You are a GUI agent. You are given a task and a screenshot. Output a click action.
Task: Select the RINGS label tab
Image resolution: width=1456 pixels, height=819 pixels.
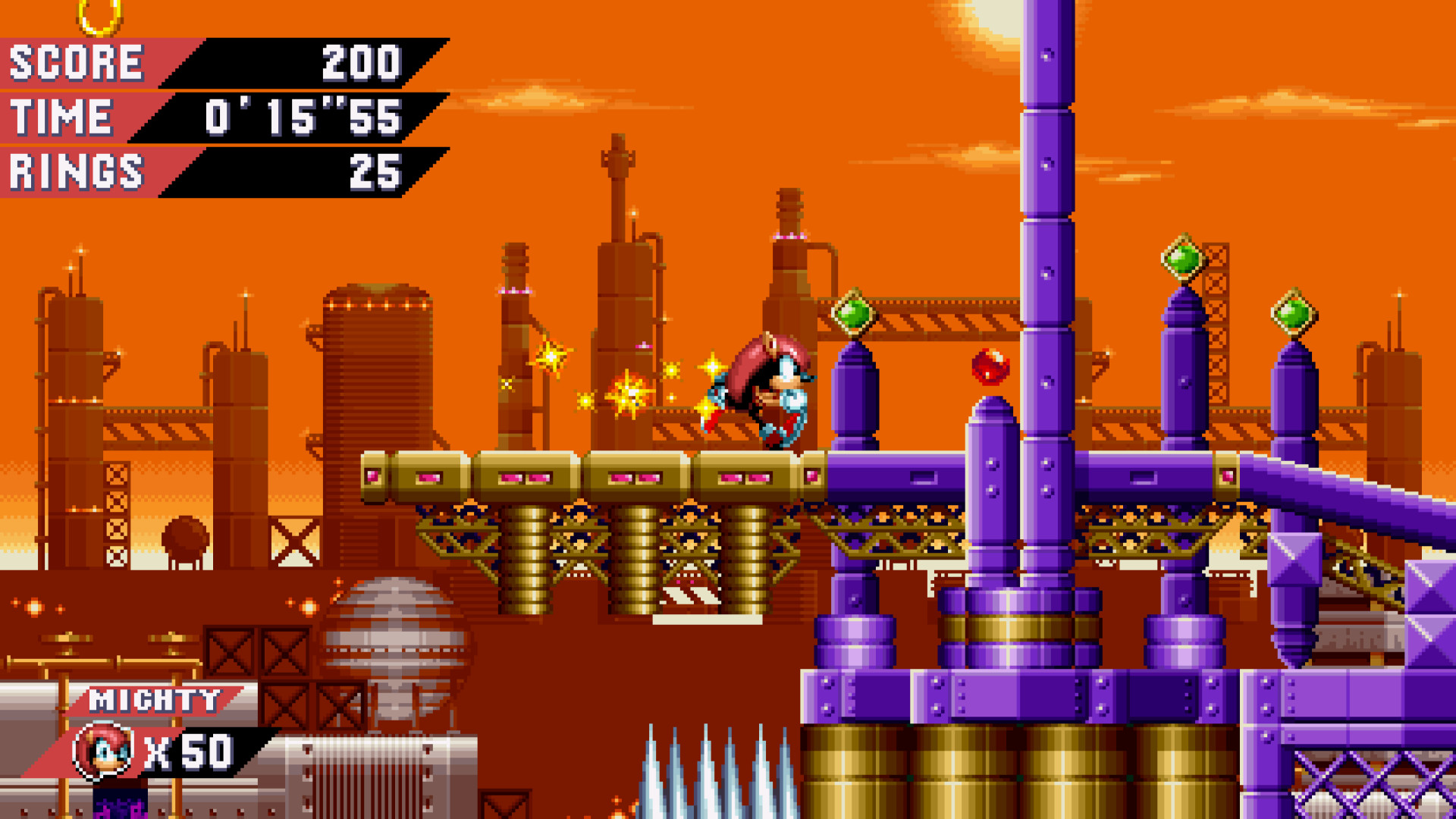click(72, 171)
